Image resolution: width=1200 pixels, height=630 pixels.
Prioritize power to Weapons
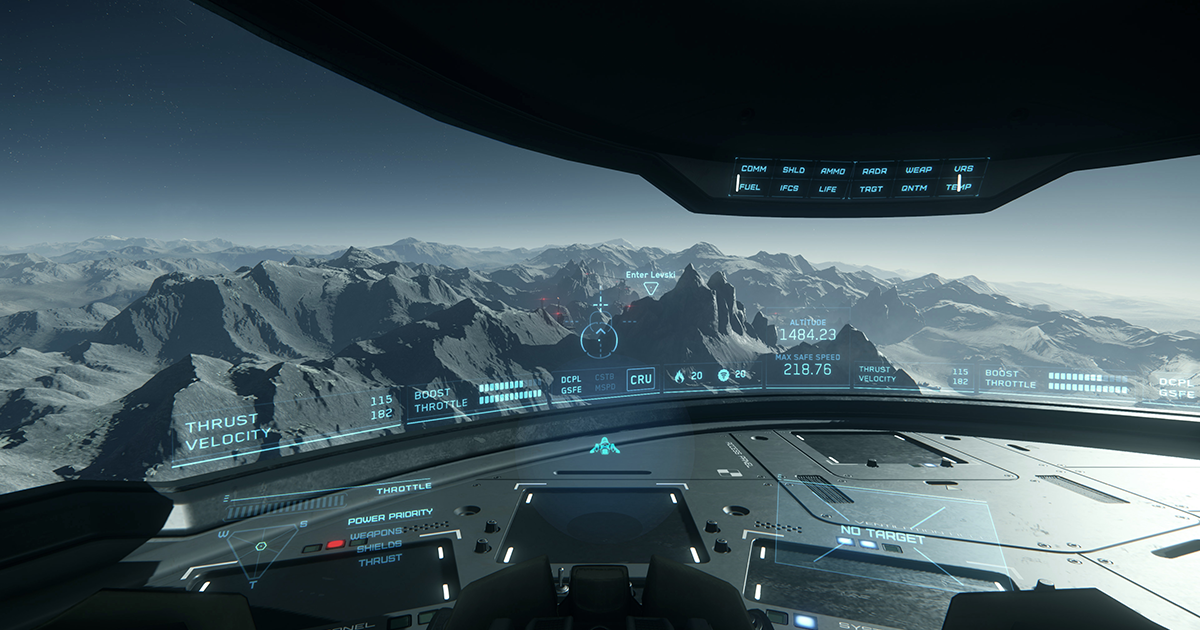coord(375,533)
